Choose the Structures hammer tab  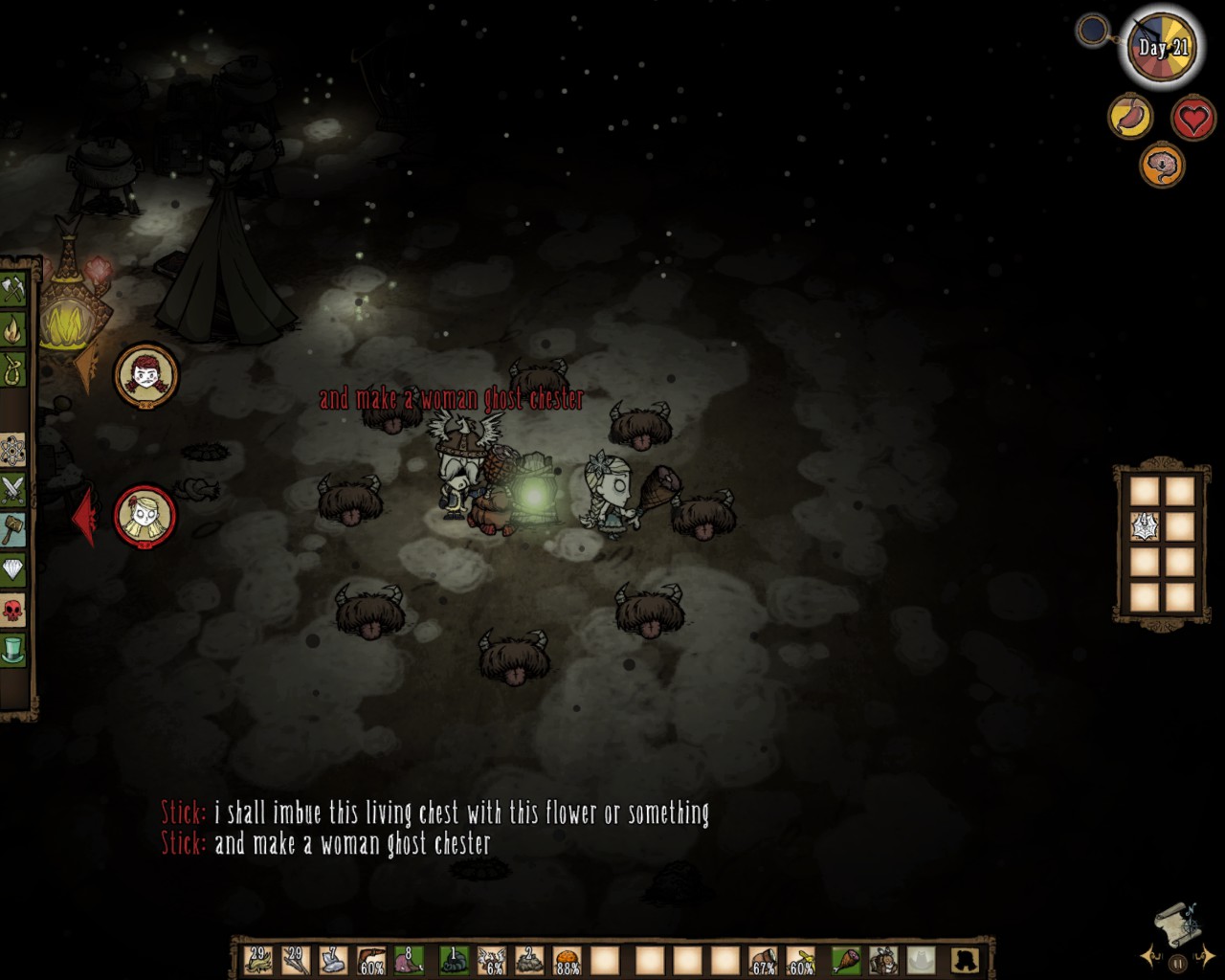(x=12, y=529)
